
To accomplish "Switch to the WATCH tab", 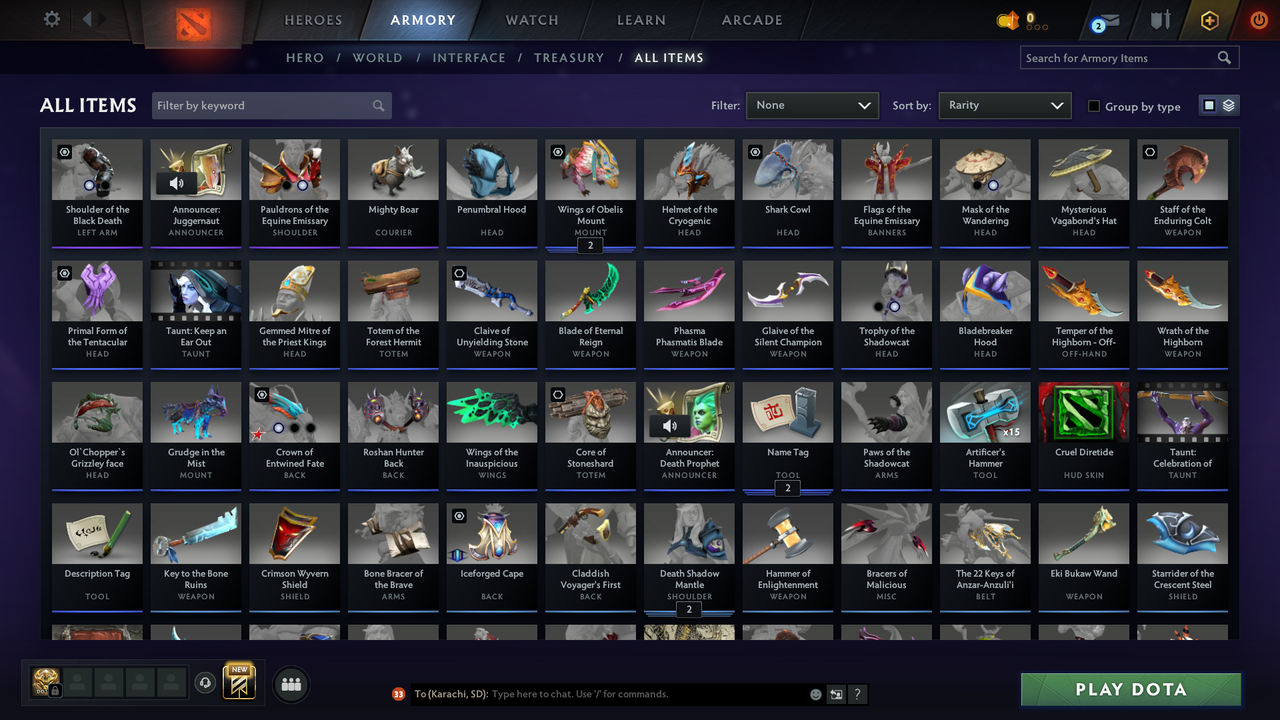I will click(x=531, y=19).
